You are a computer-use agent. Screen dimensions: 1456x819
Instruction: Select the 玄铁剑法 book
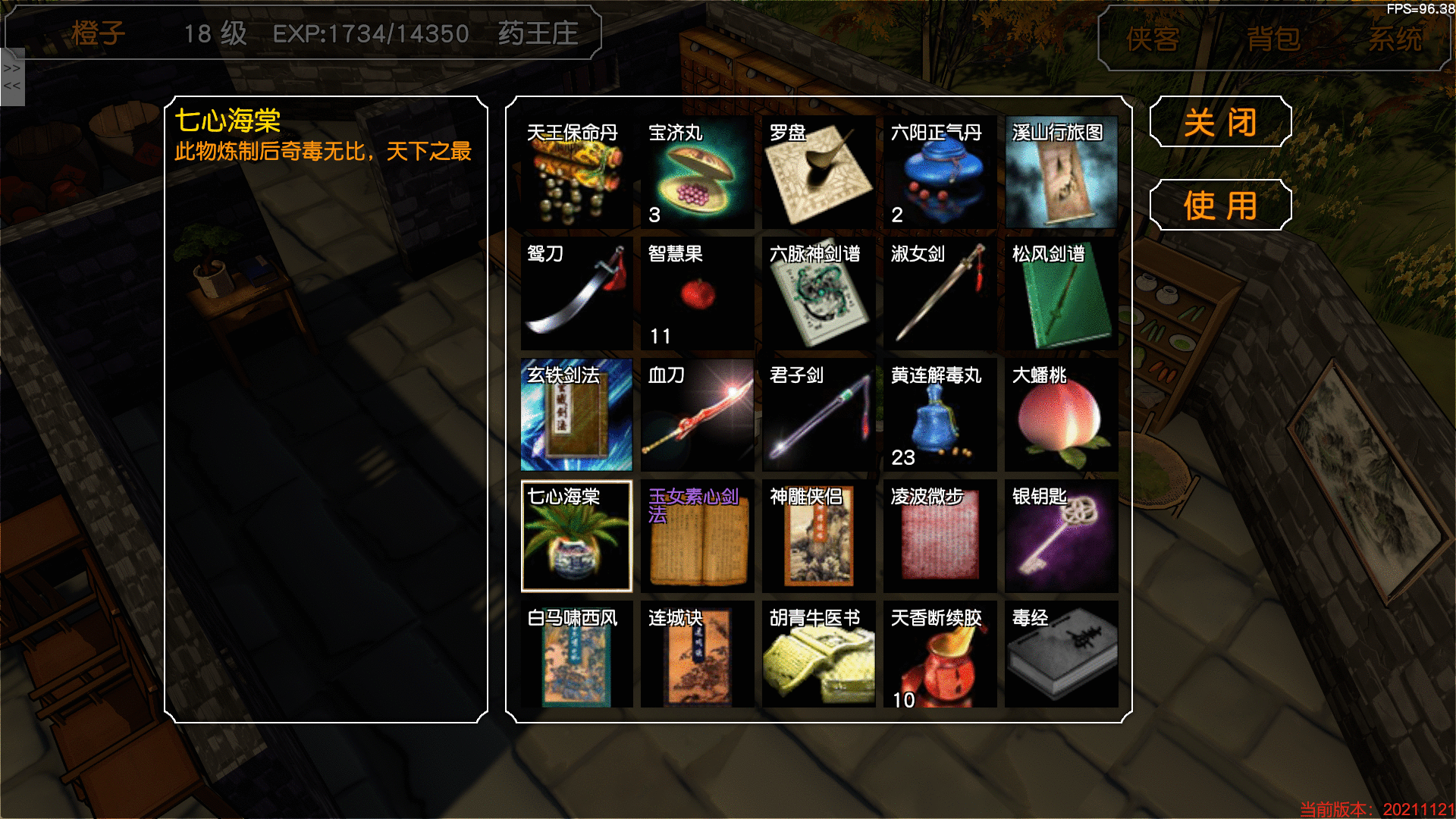(576, 416)
